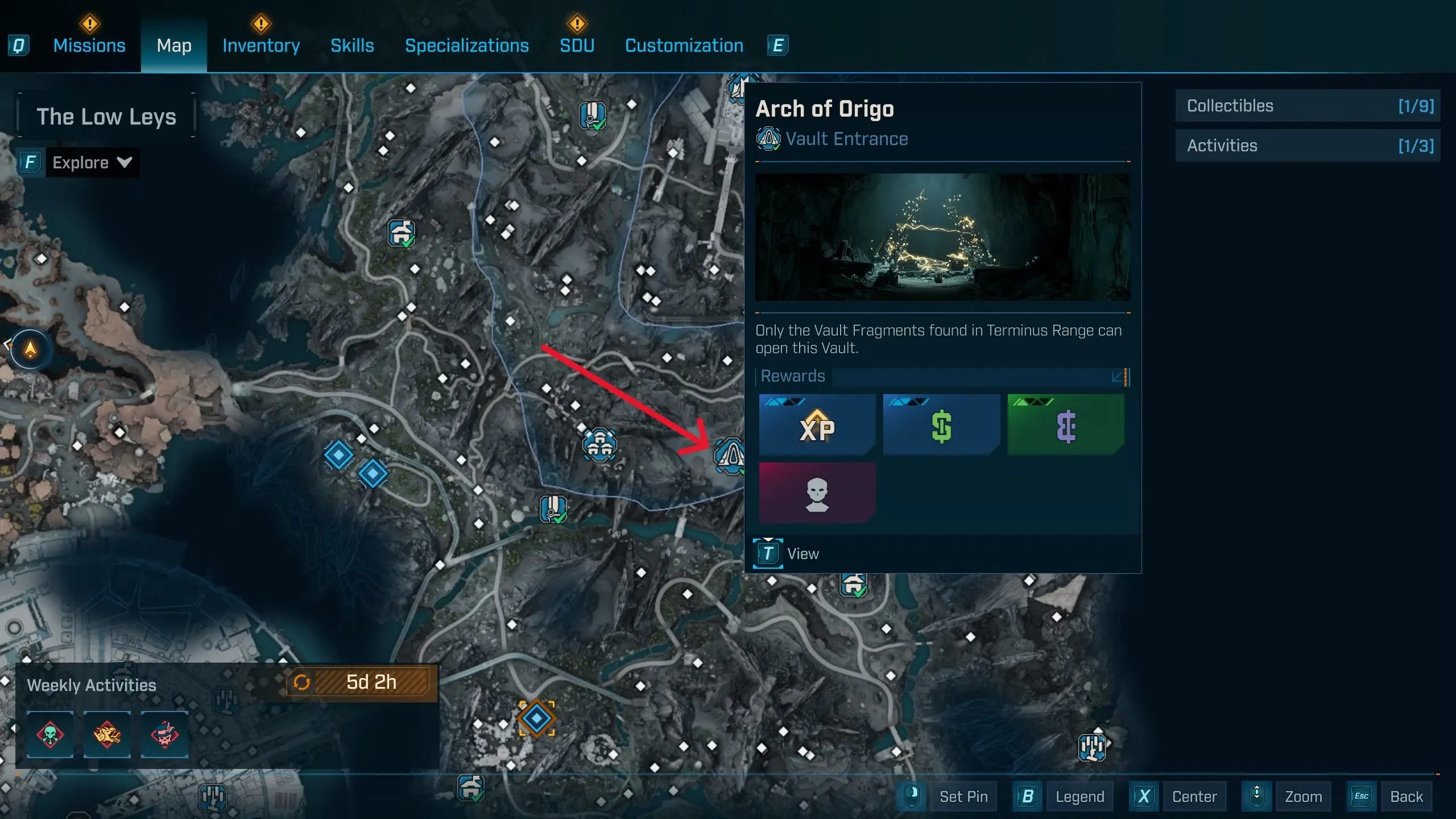The height and width of the screenshot is (819, 1456).
Task: Click the orange-highlighted diamond map marker
Action: 536,718
